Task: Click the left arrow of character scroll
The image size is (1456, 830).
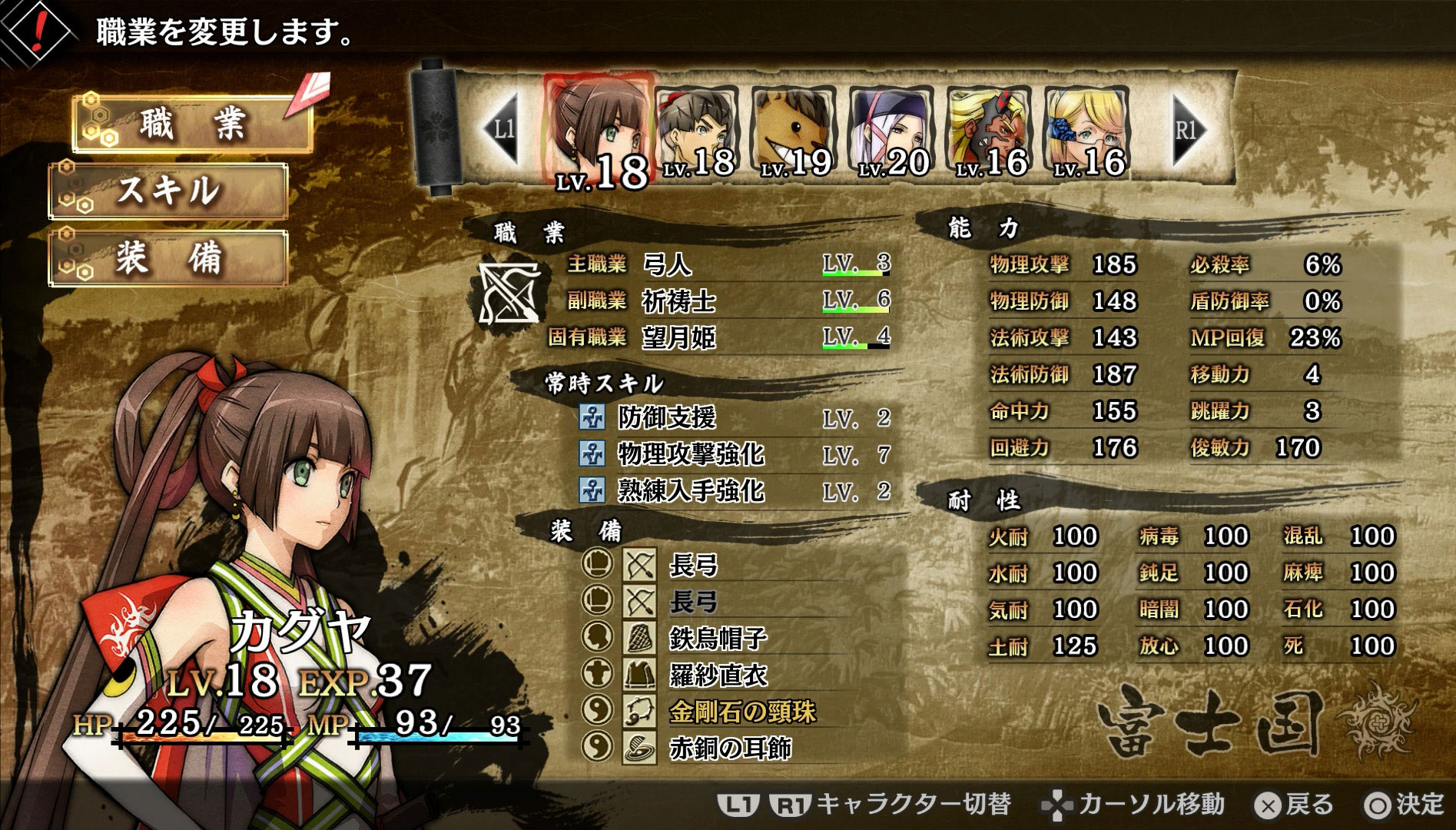Action: click(x=502, y=128)
